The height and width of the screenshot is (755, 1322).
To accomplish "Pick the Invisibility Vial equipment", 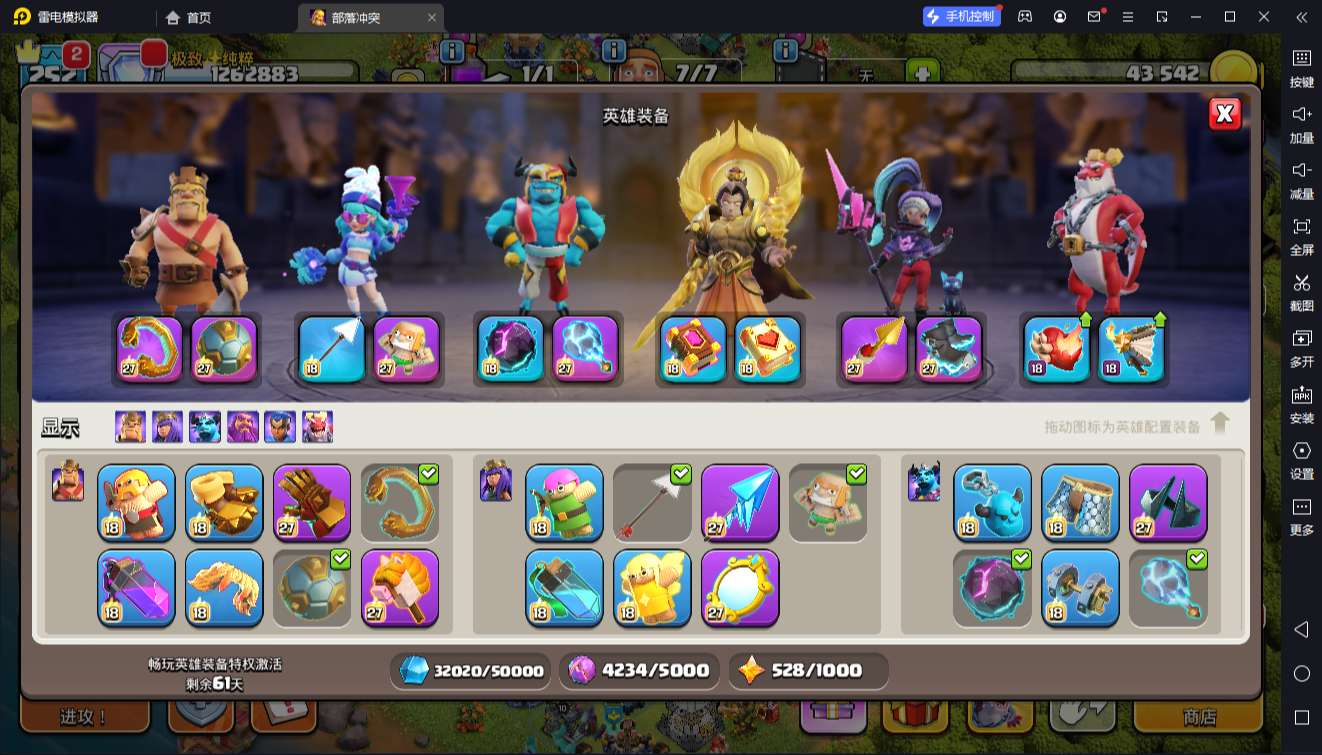I will pyautogui.click(x=564, y=588).
